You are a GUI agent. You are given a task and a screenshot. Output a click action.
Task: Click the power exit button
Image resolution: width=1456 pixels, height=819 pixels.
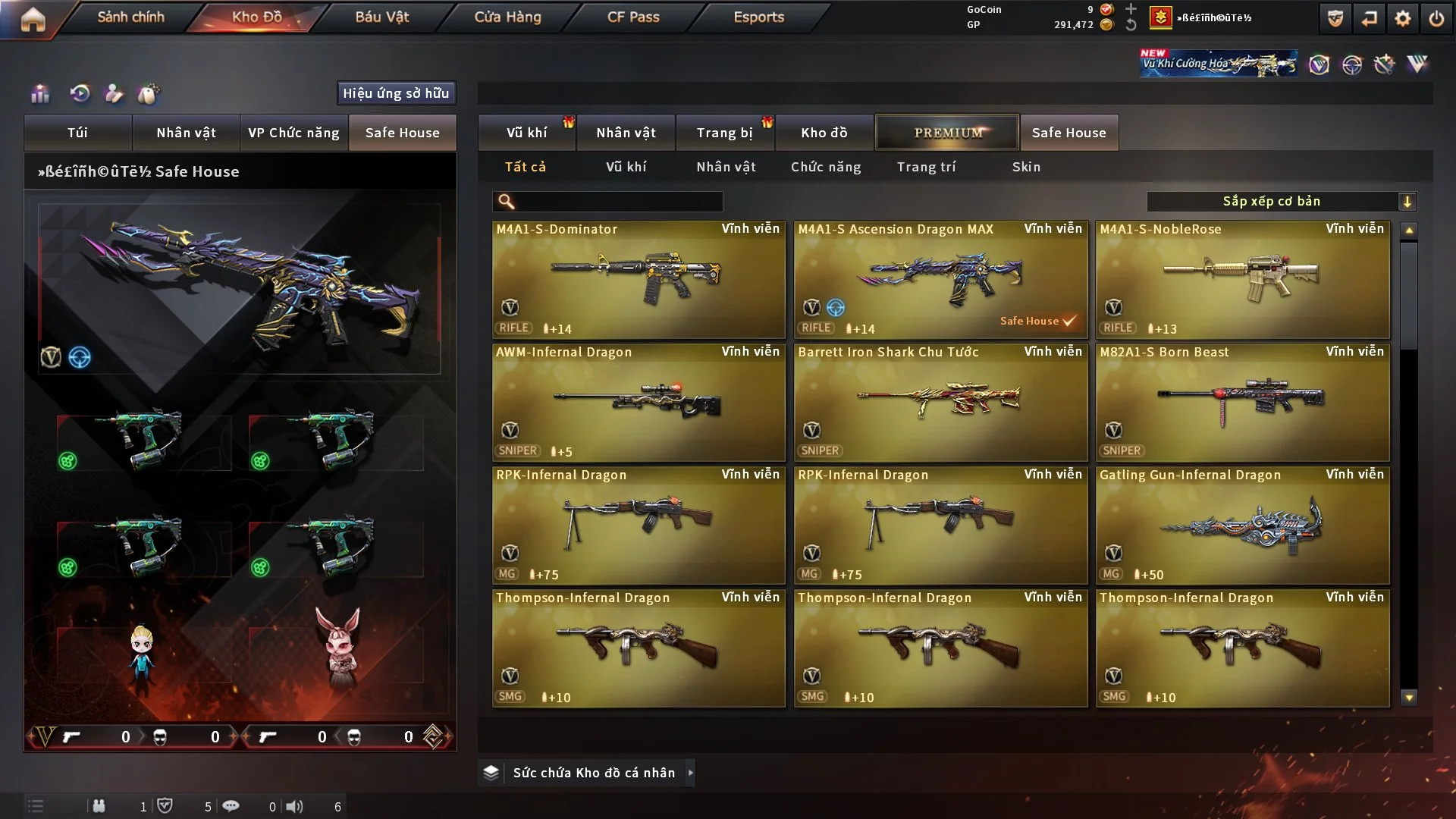pos(1436,18)
